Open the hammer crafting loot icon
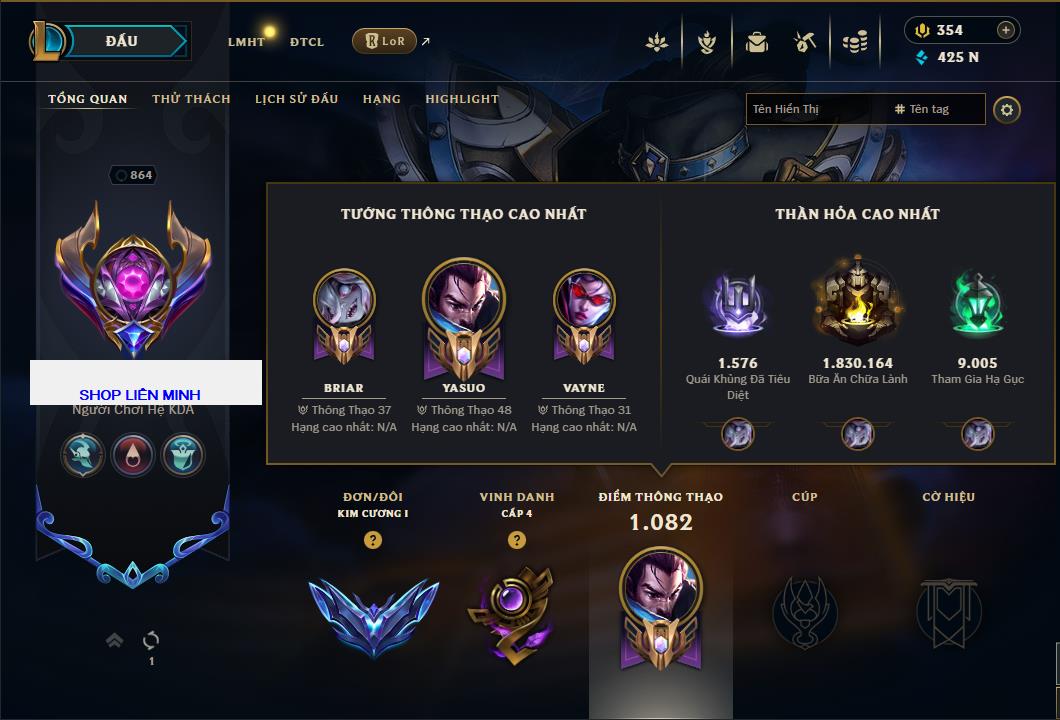The width and height of the screenshot is (1060, 720). click(805, 42)
